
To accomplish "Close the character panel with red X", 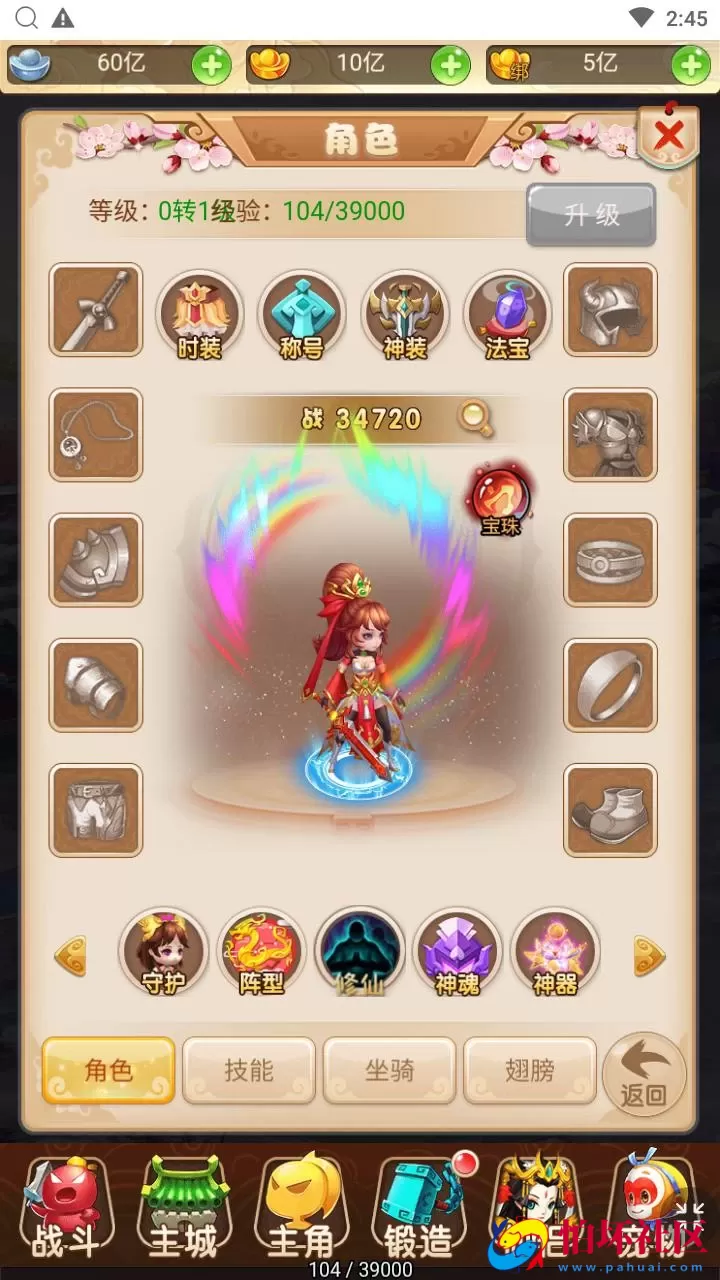I will tap(668, 134).
